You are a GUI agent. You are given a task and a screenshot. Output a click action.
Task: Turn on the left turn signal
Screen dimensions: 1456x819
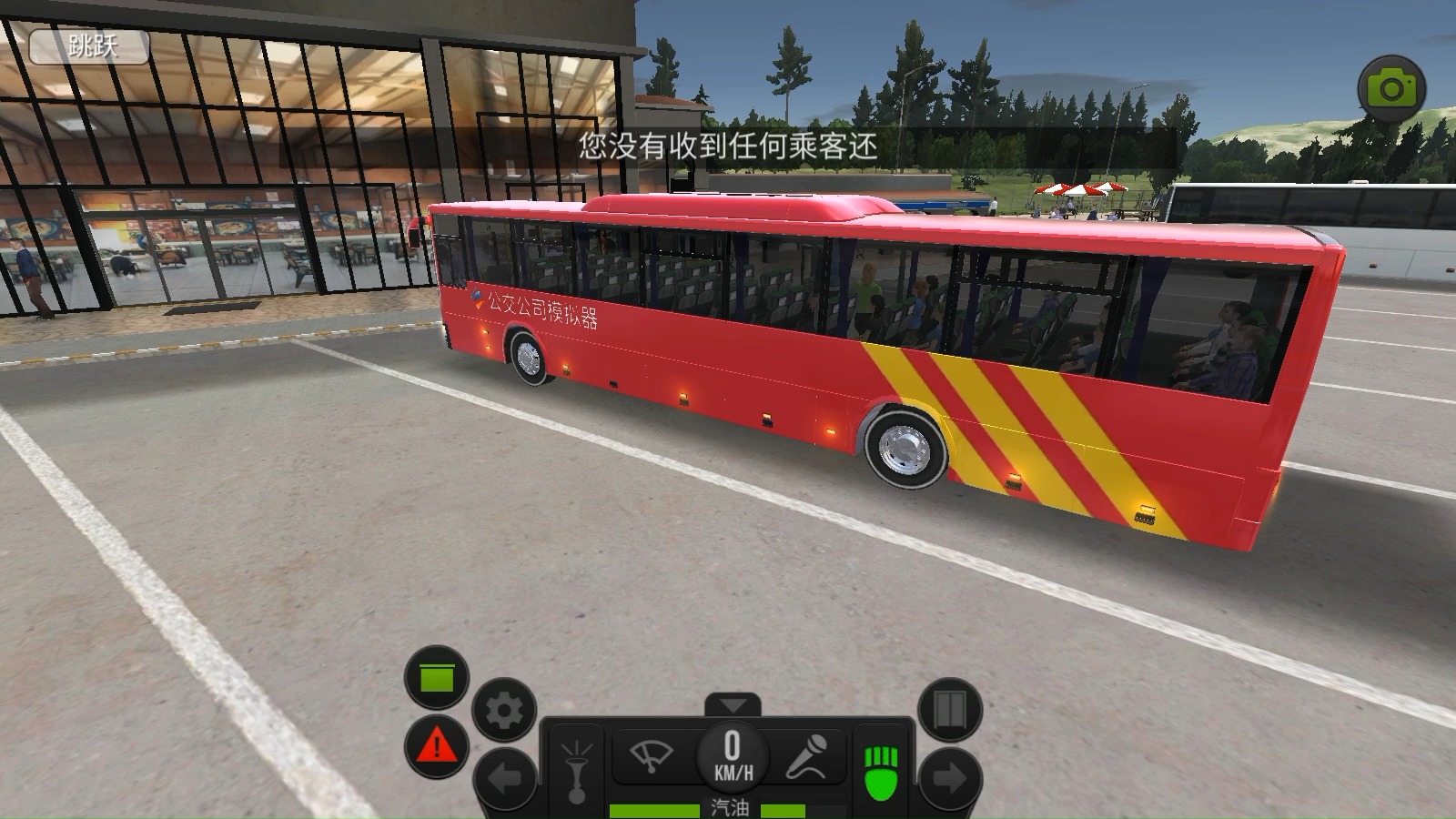pyautogui.click(x=504, y=779)
